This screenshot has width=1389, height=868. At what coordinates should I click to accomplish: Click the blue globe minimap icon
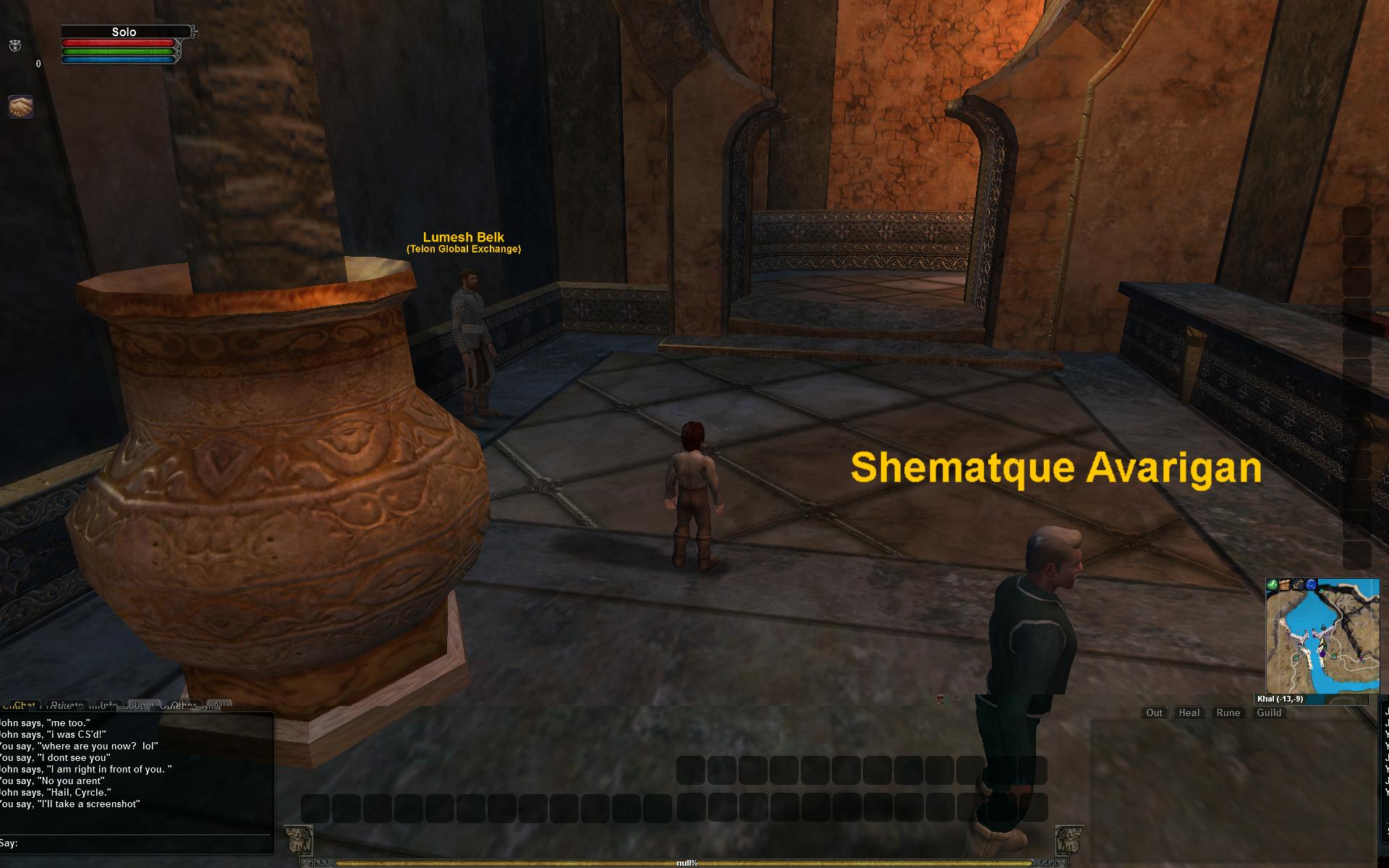coord(1312,584)
